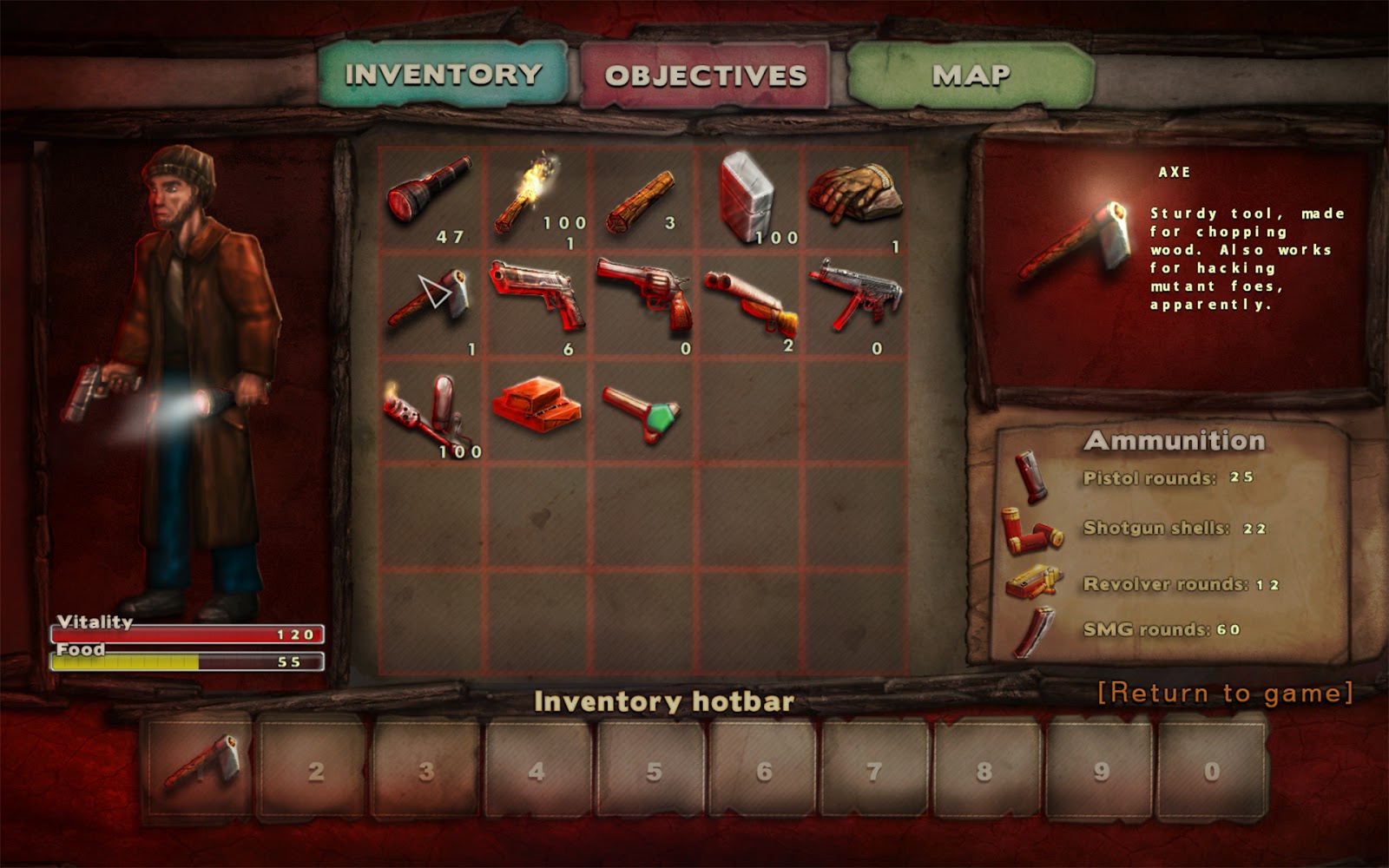Screen dimensions: 1389x868
Task: Select the pistol with 6 rounds
Action: coord(534,295)
